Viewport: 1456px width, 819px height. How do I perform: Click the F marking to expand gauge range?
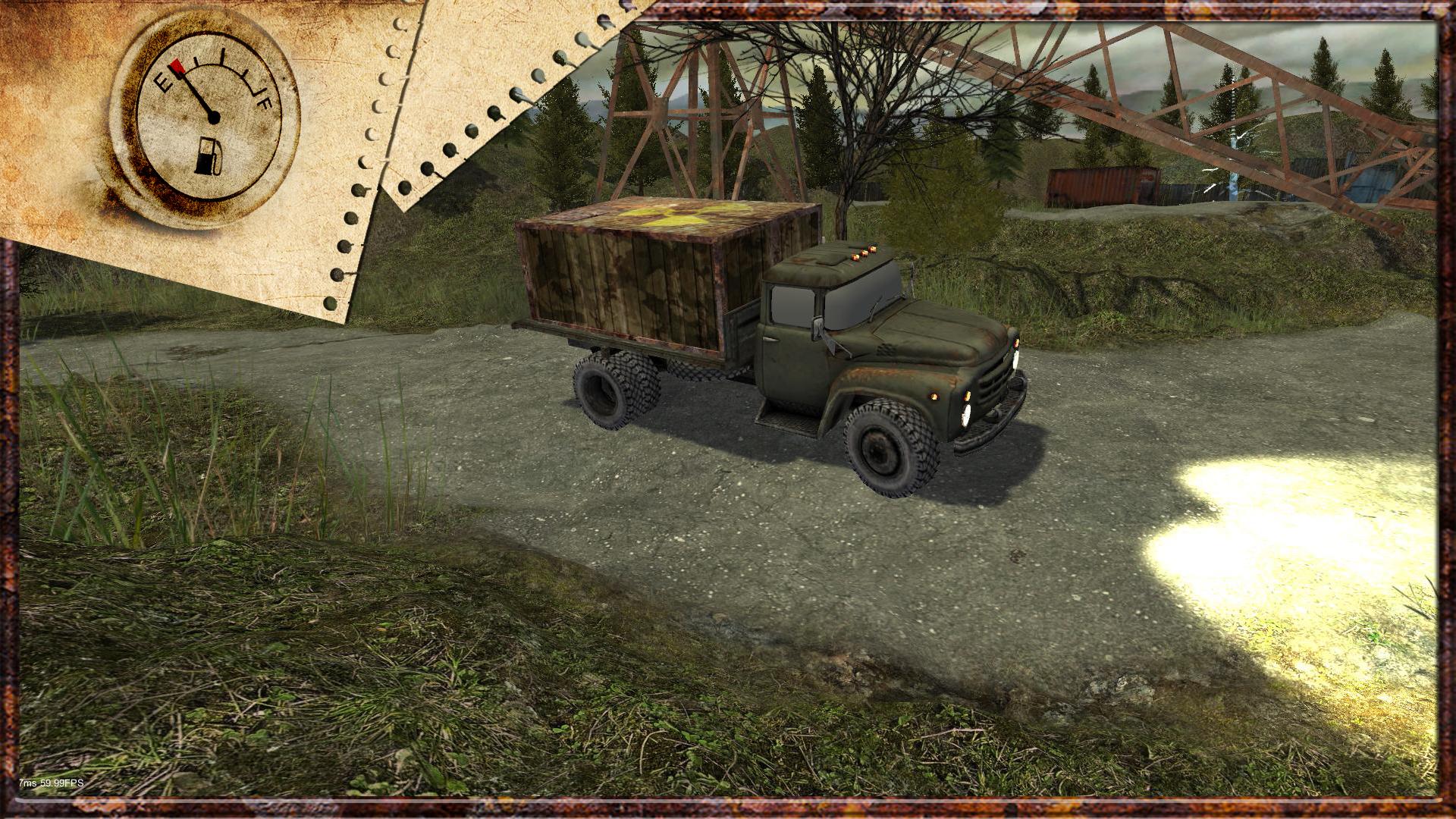265,104
